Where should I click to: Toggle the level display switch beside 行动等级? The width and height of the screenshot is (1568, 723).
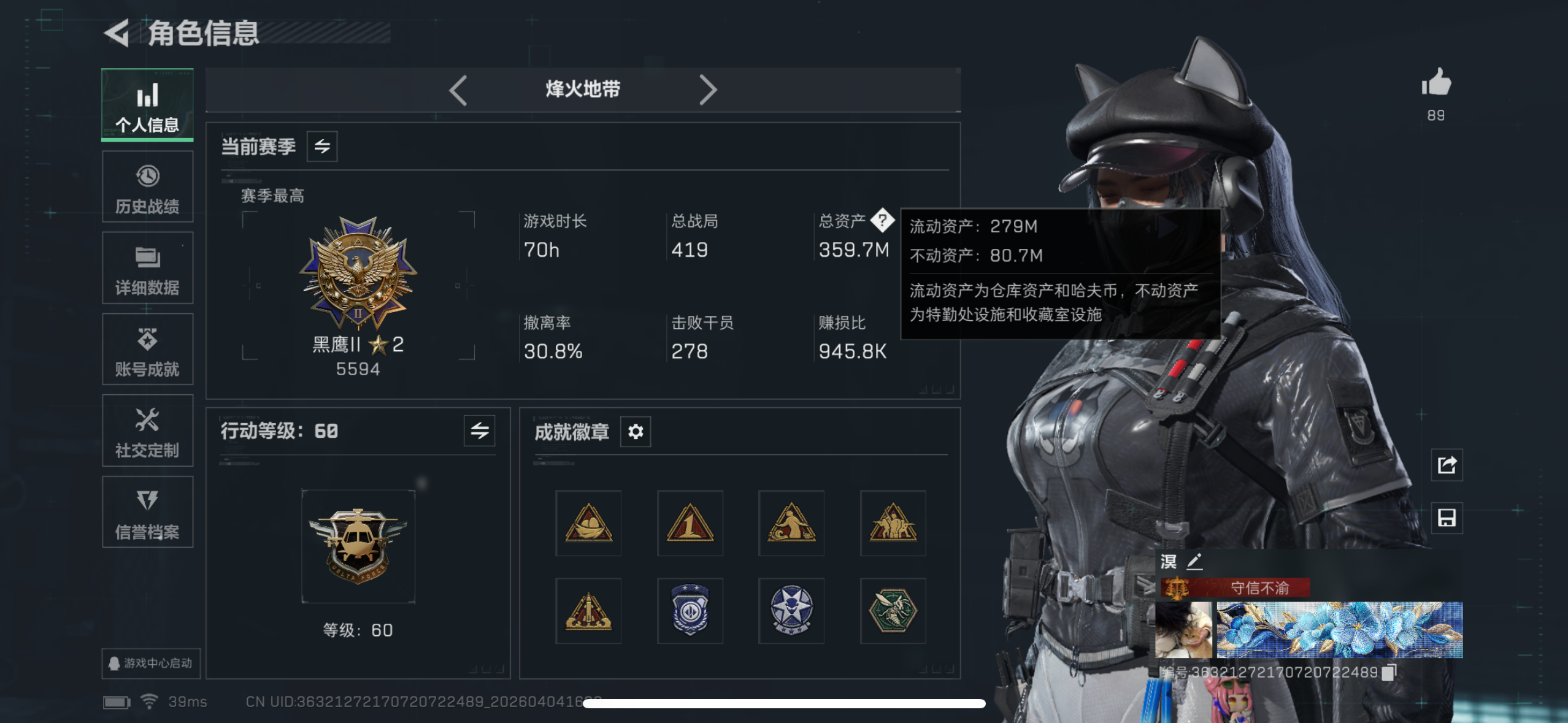(x=479, y=431)
